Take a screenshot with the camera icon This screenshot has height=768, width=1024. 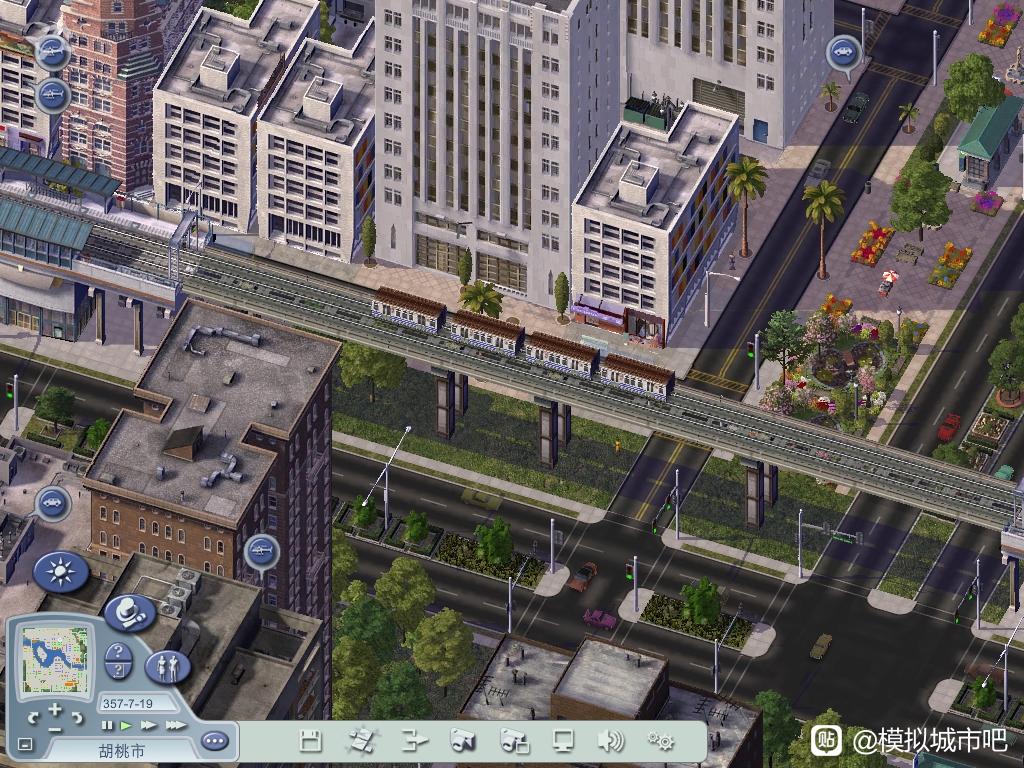click(462, 741)
